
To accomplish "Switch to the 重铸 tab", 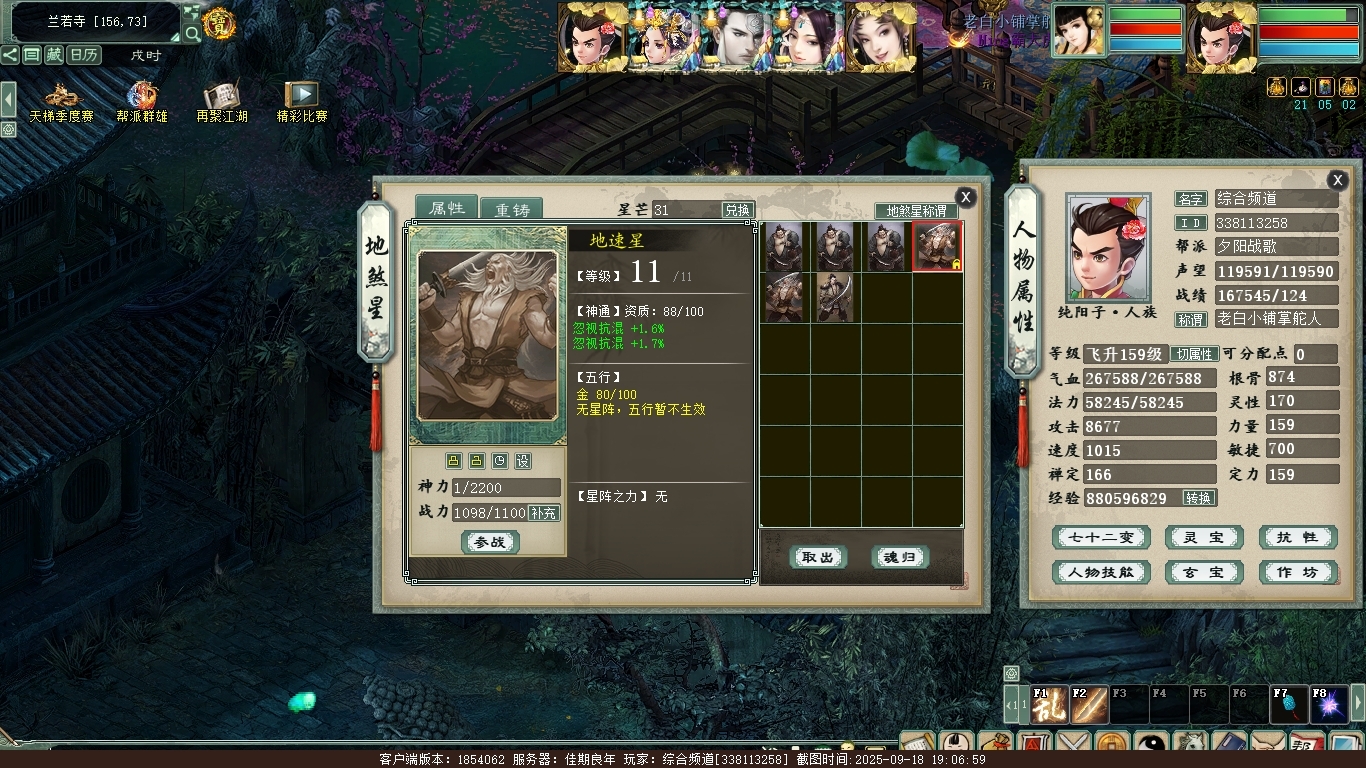I will coord(511,210).
